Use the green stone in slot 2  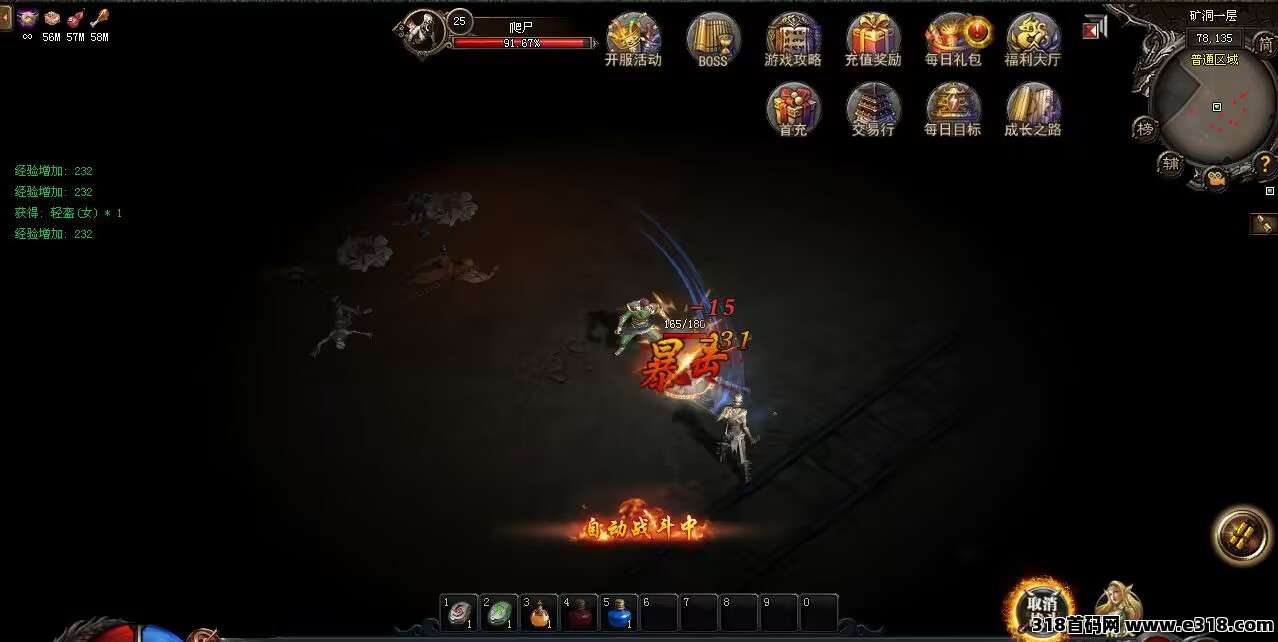tap(499, 612)
